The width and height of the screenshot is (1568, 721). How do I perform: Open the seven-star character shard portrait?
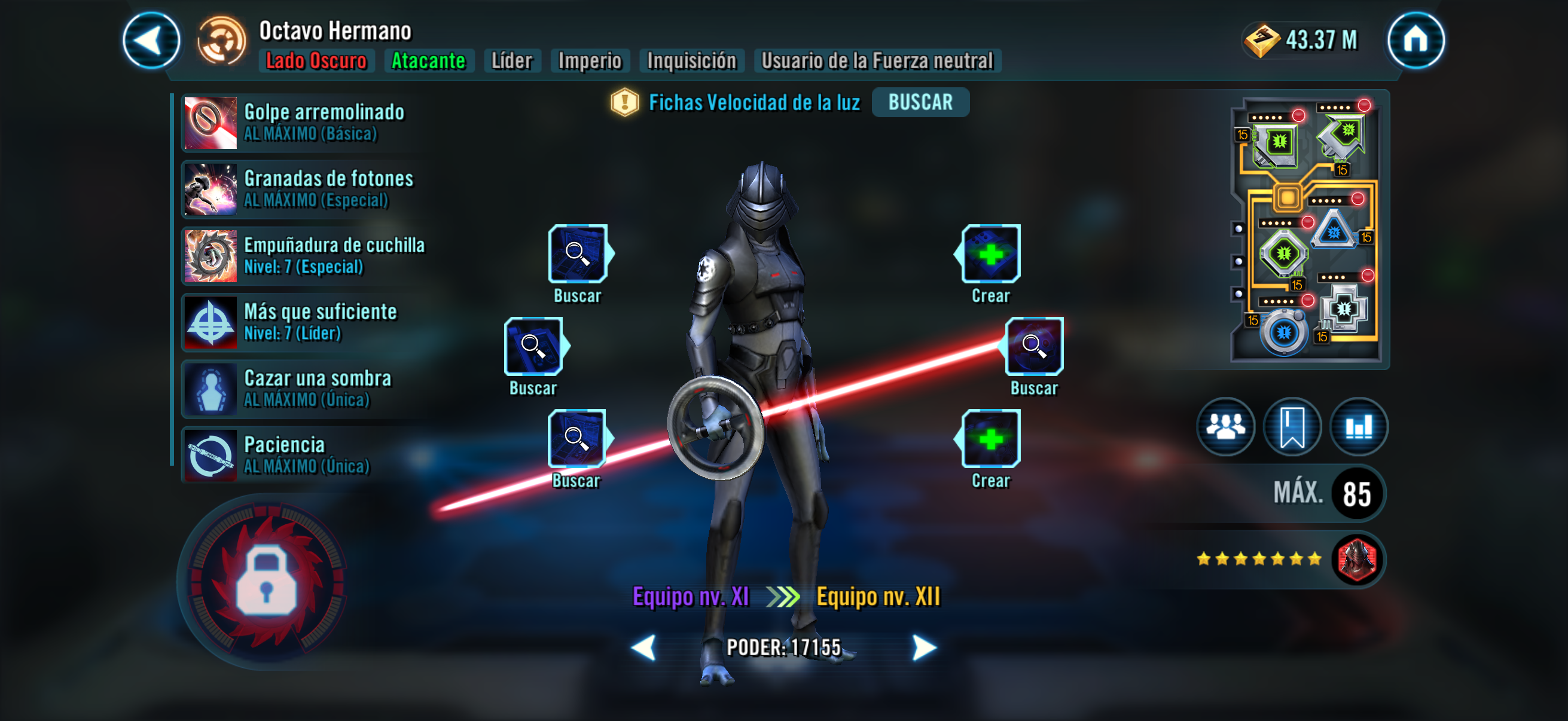(1357, 558)
